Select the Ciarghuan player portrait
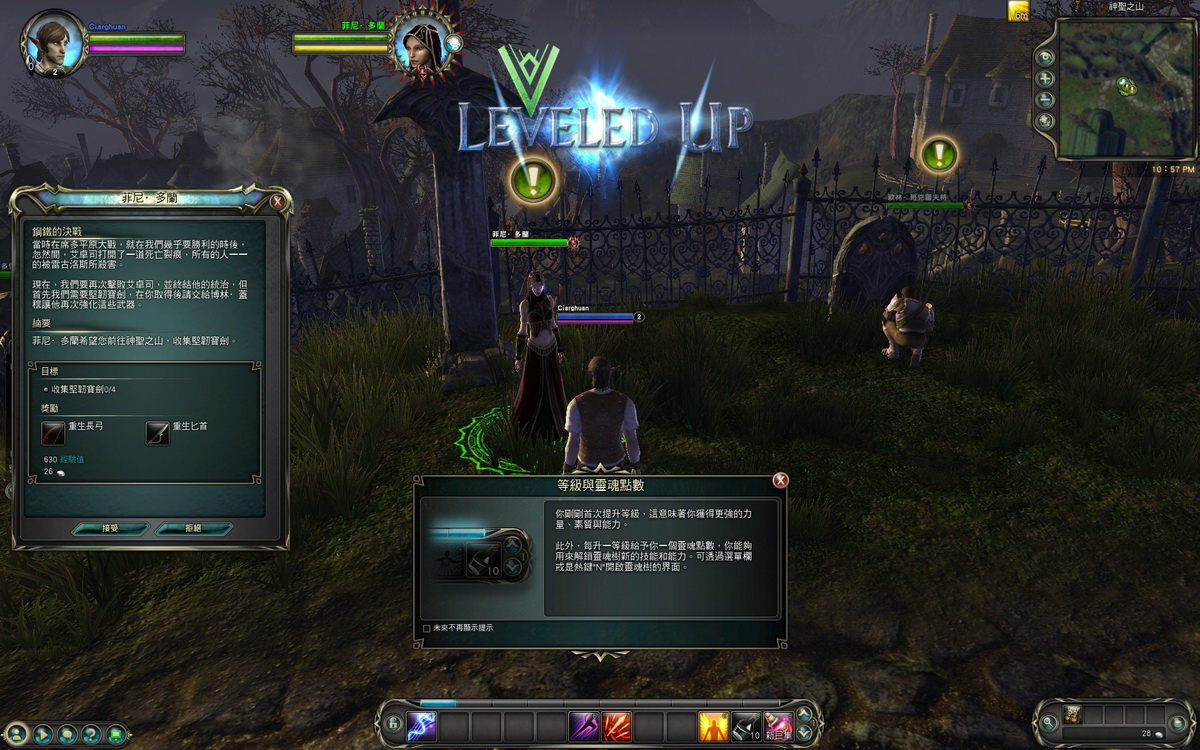Viewport: 1200px width, 750px height. (x=52, y=42)
